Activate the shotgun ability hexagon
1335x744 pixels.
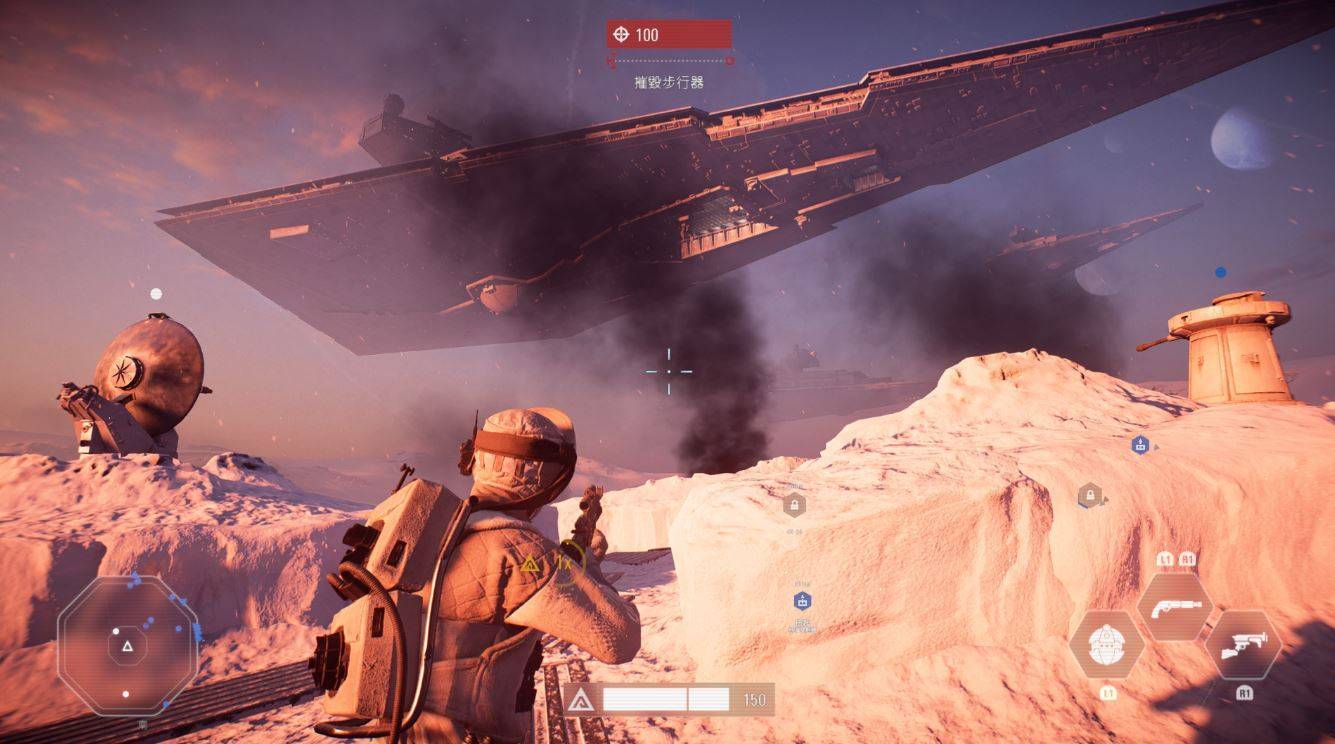pyautogui.click(x=1174, y=606)
